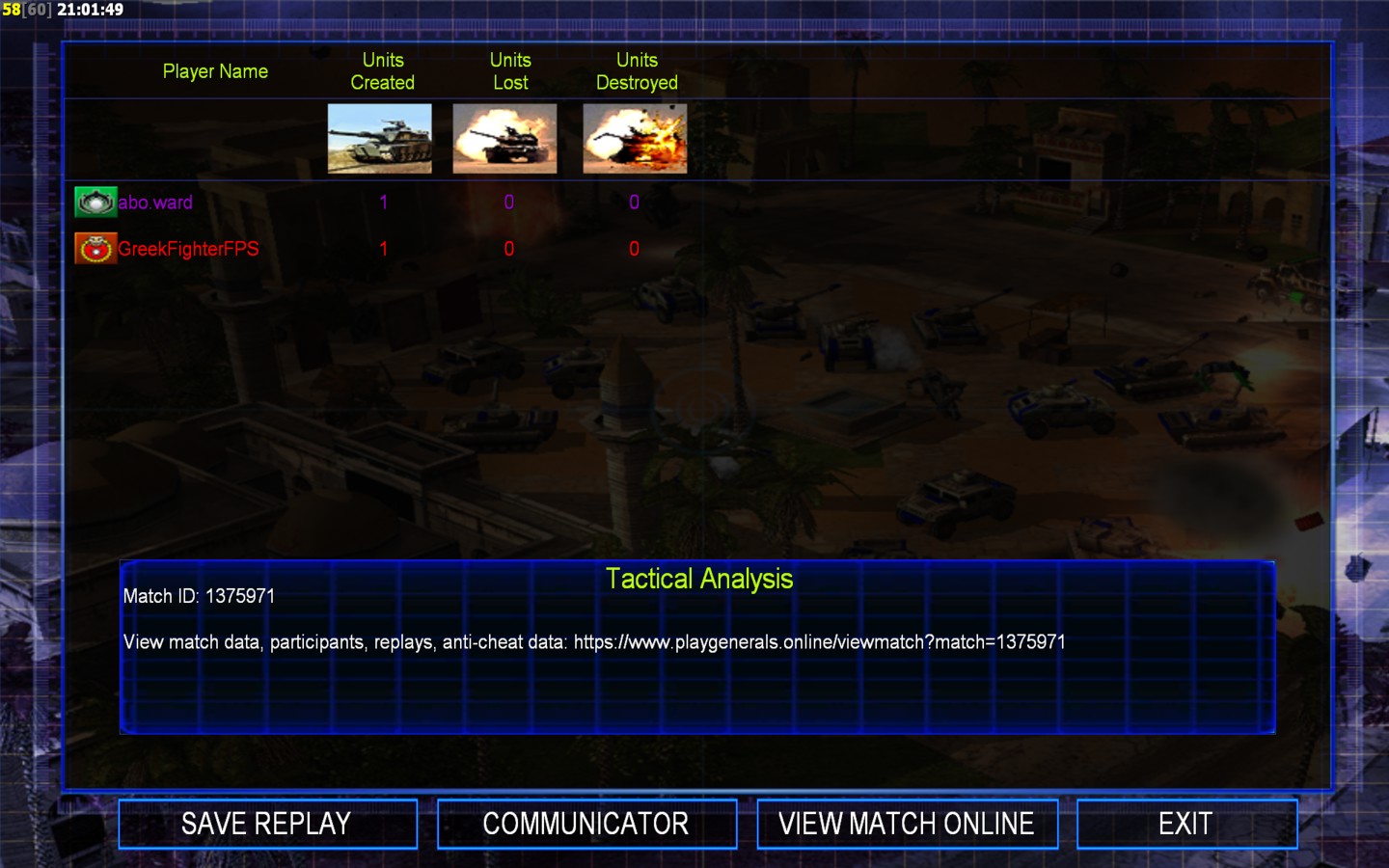Click the Units Lost tank image

(504, 139)
